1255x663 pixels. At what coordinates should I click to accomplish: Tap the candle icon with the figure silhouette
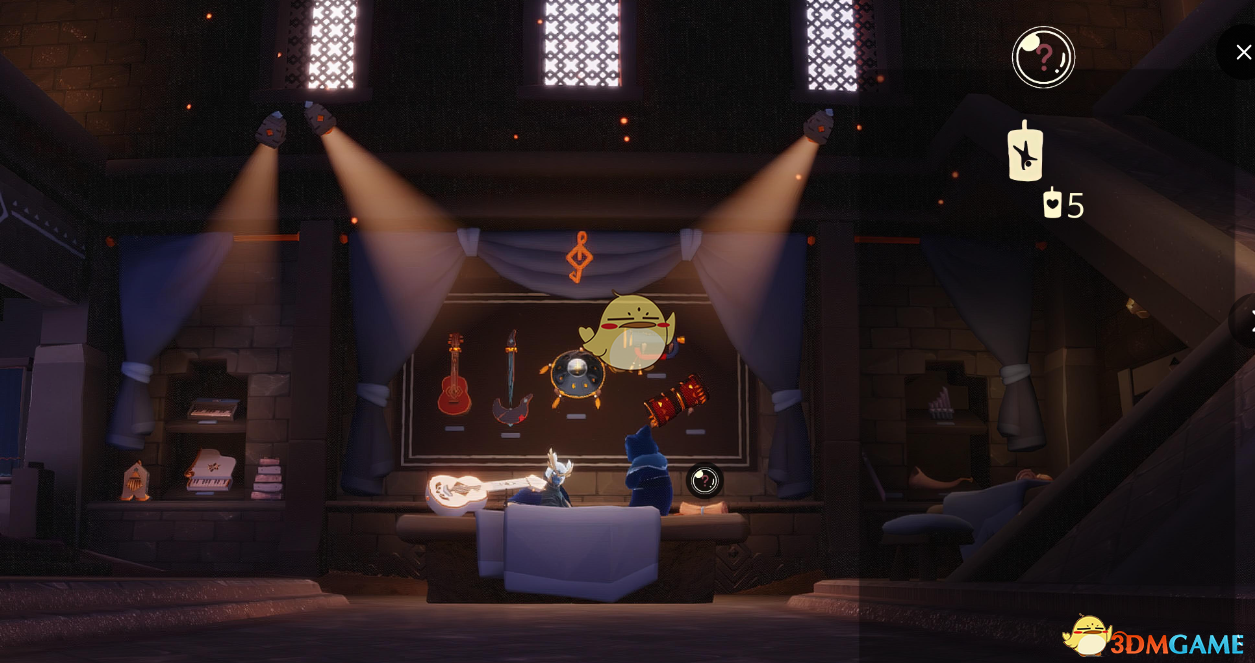(1025, 152)
